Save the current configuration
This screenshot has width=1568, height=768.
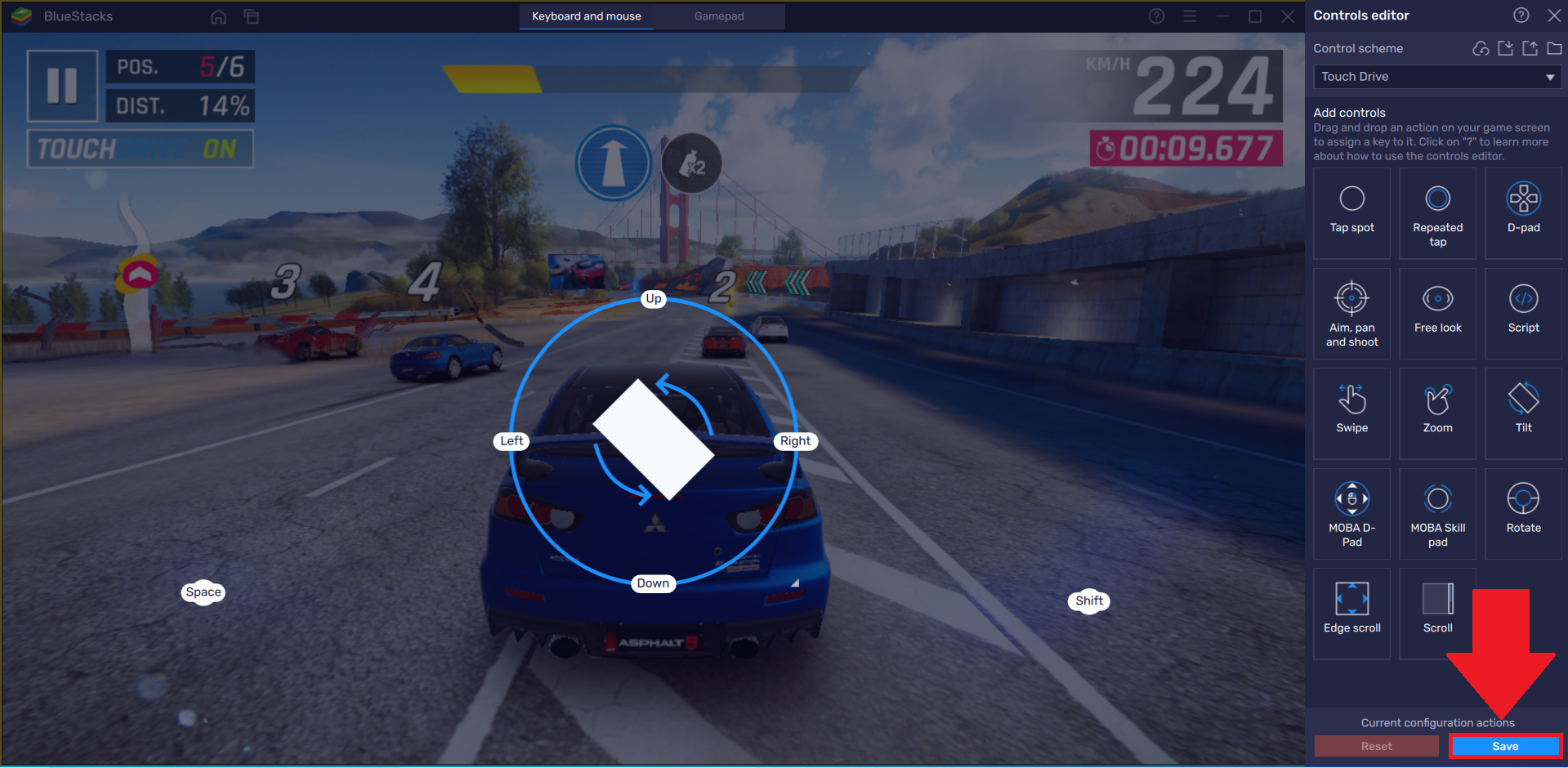click(x=1504, y=746)
